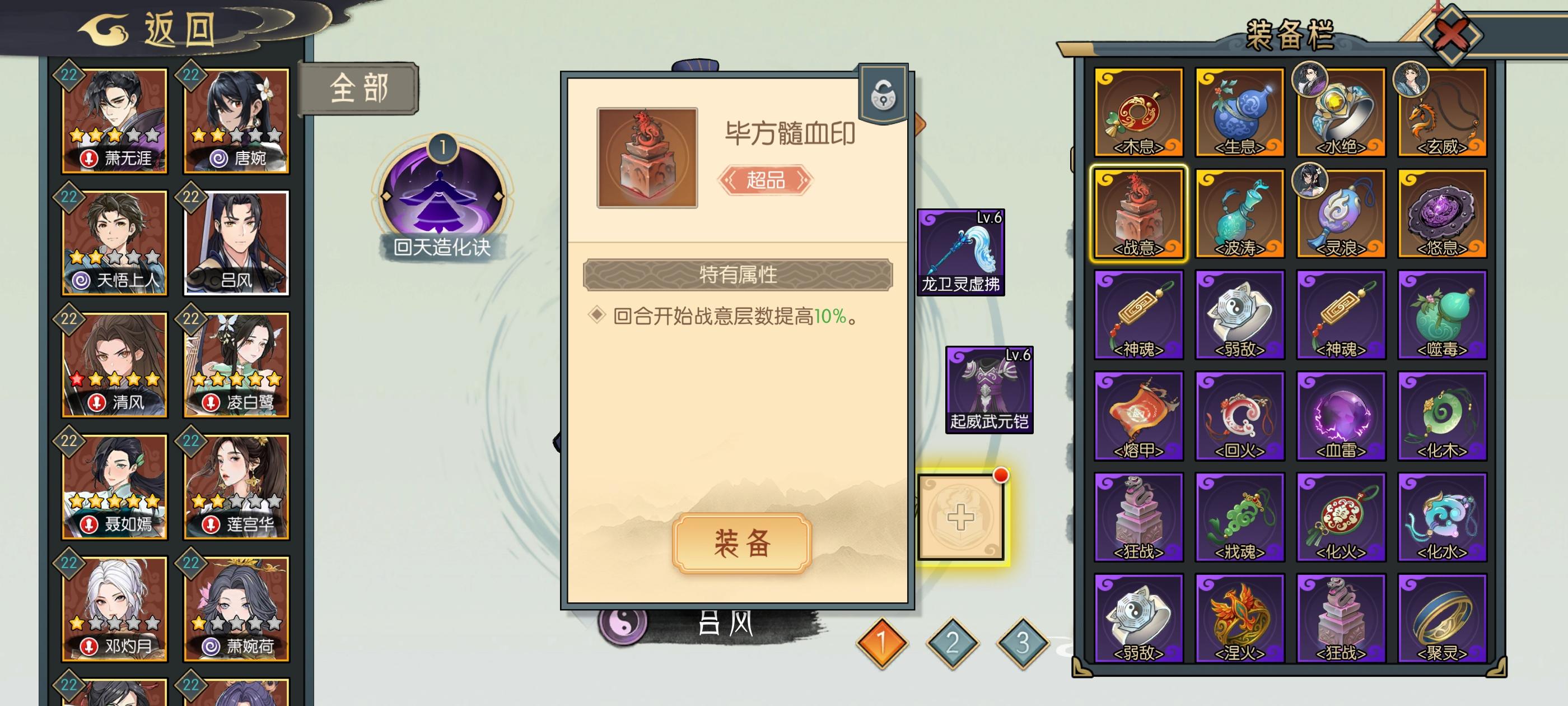Screen dimensions: 1568x706
Task: Select the 悠息 purple vortex equipment icon
Action: click(x=1442, y=215)
